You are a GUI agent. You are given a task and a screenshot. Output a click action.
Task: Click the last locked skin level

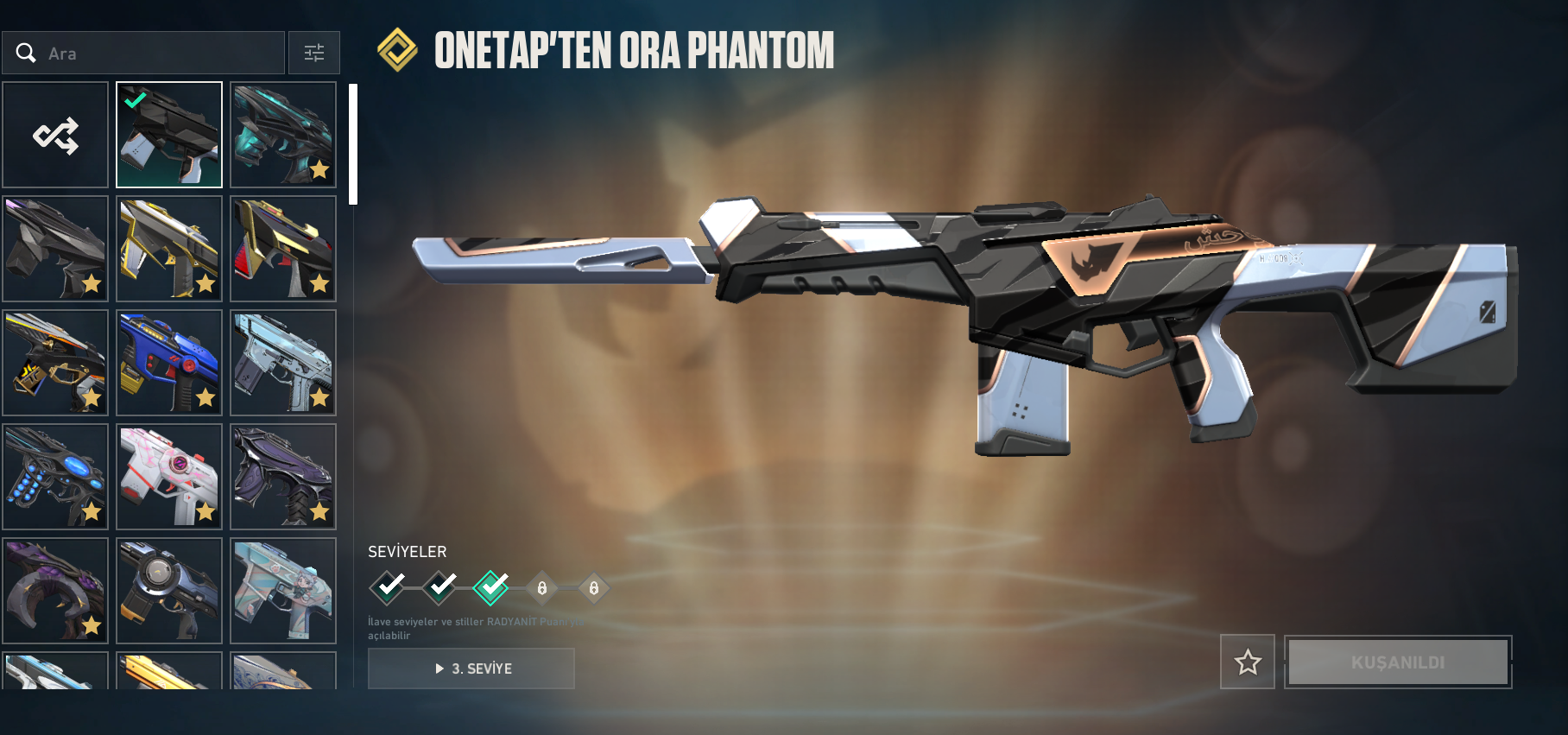(594, 588)
